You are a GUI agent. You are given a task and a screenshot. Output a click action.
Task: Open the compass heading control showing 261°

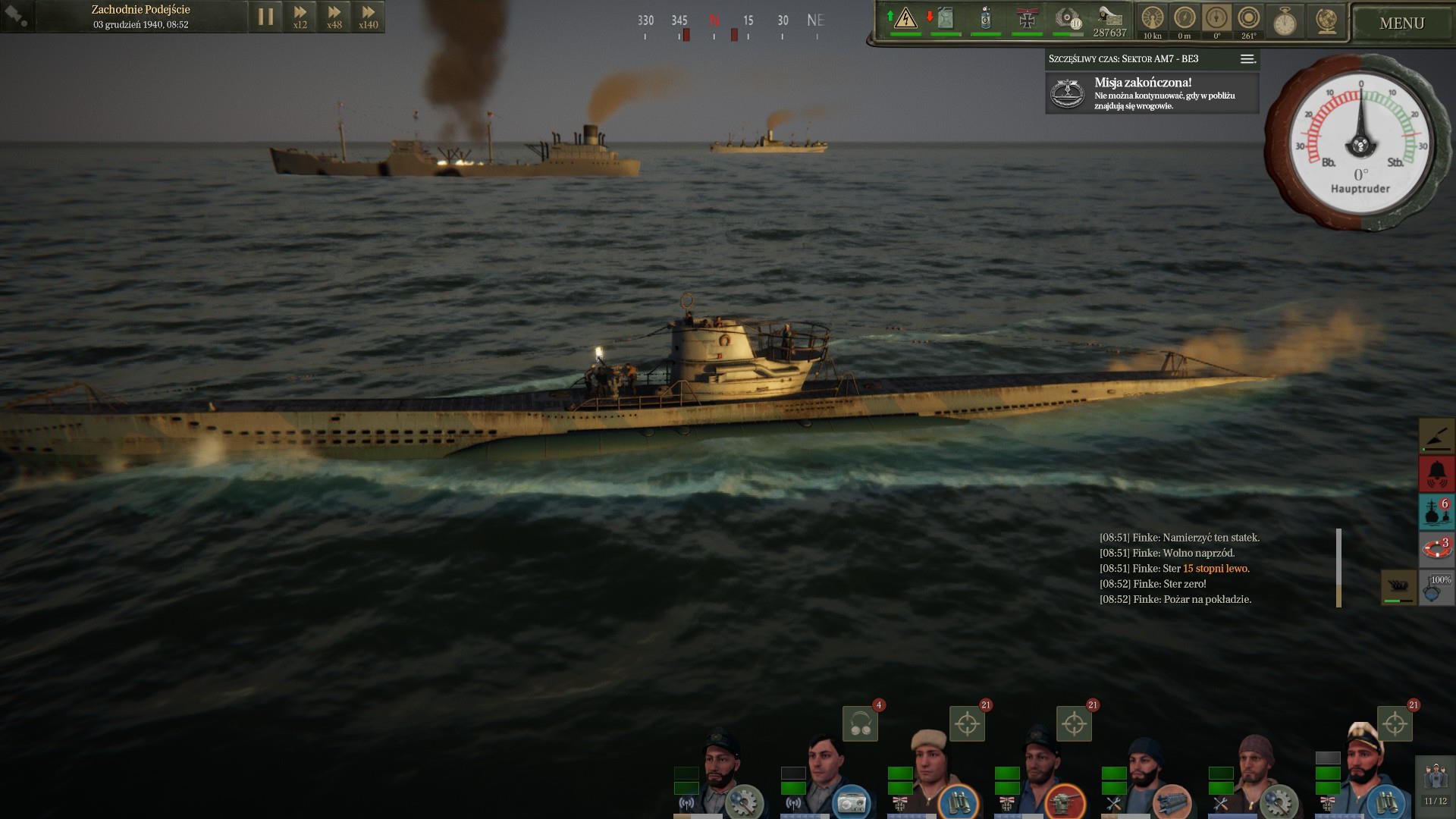click(1248, 20)
